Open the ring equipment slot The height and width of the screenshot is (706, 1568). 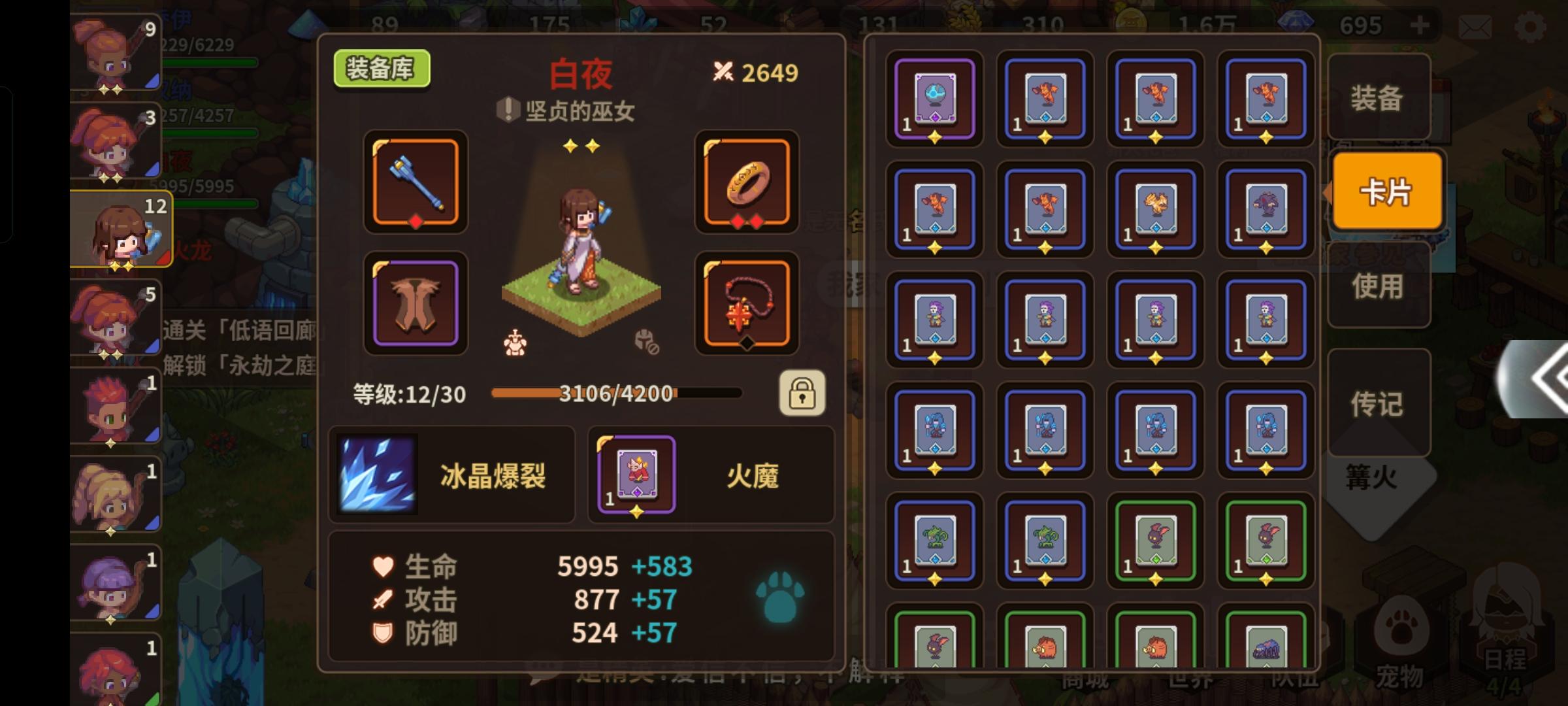coord(746,184)
